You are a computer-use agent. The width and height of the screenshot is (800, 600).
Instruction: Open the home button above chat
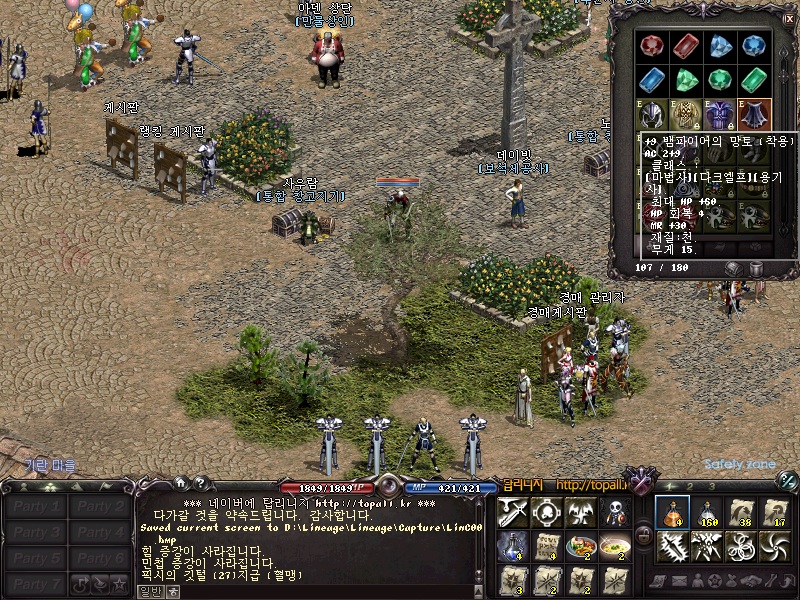(181, 483)
